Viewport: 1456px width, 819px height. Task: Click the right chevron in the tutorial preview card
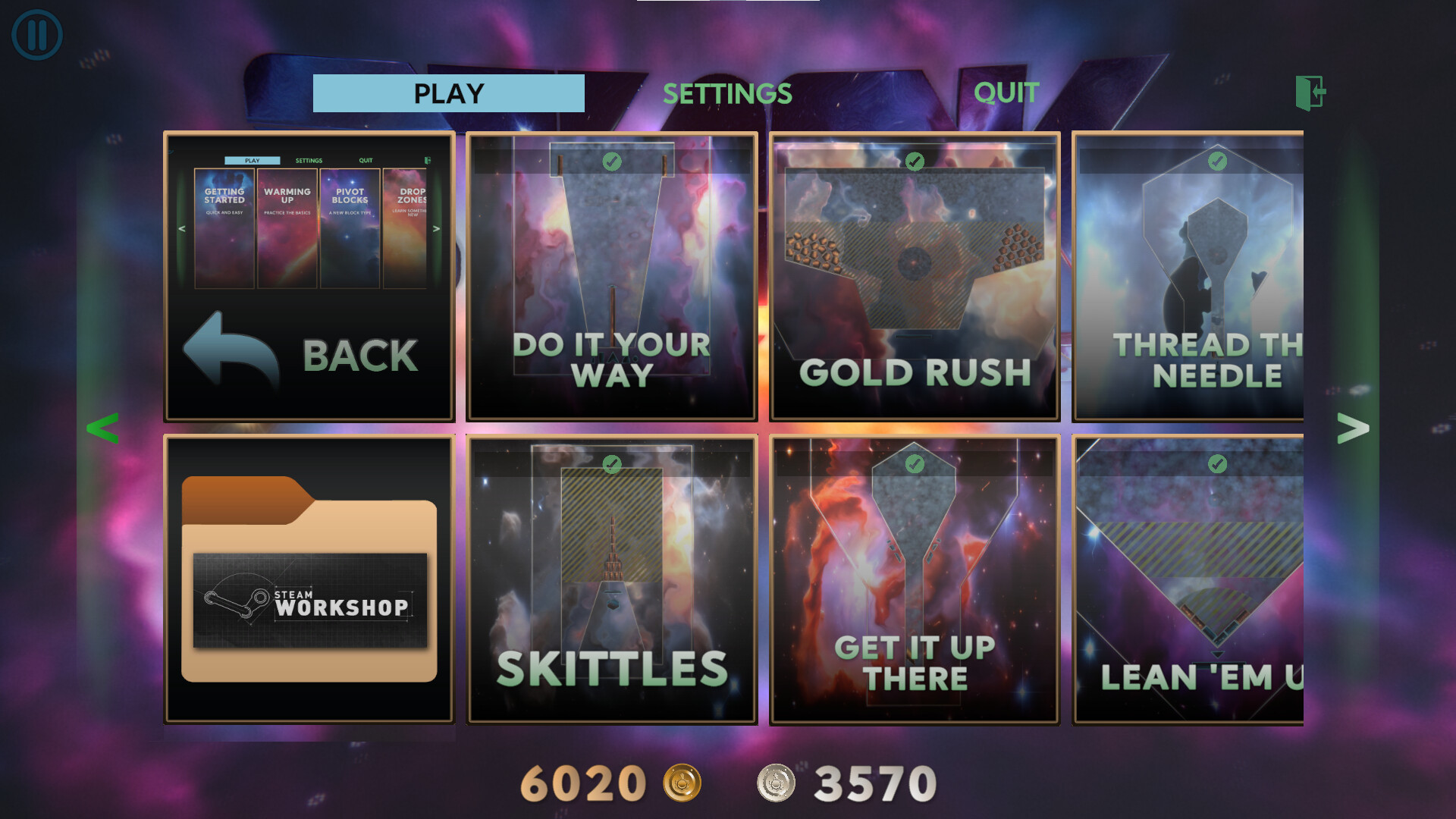436,227
